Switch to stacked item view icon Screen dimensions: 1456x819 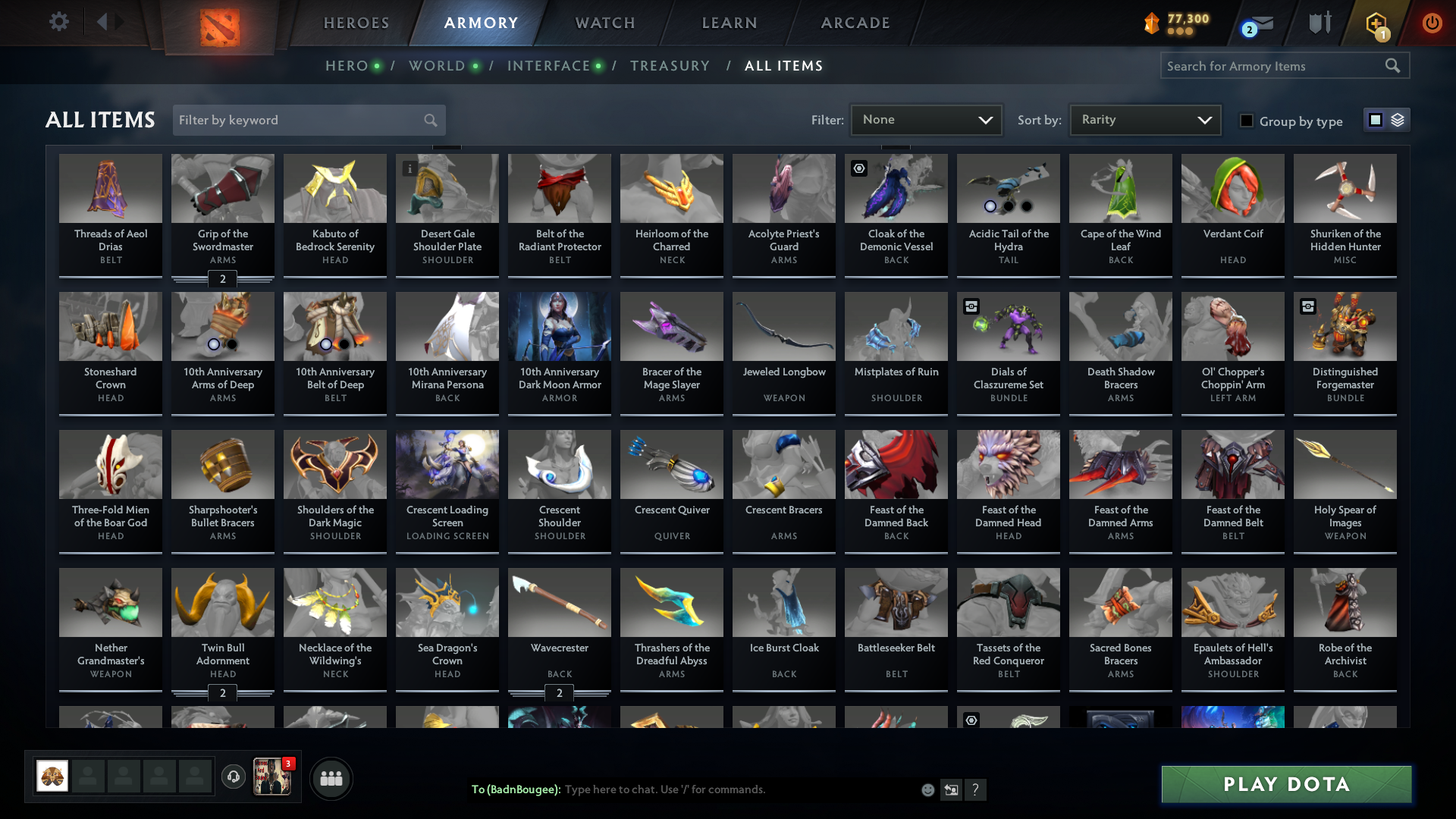[1399, 120]
